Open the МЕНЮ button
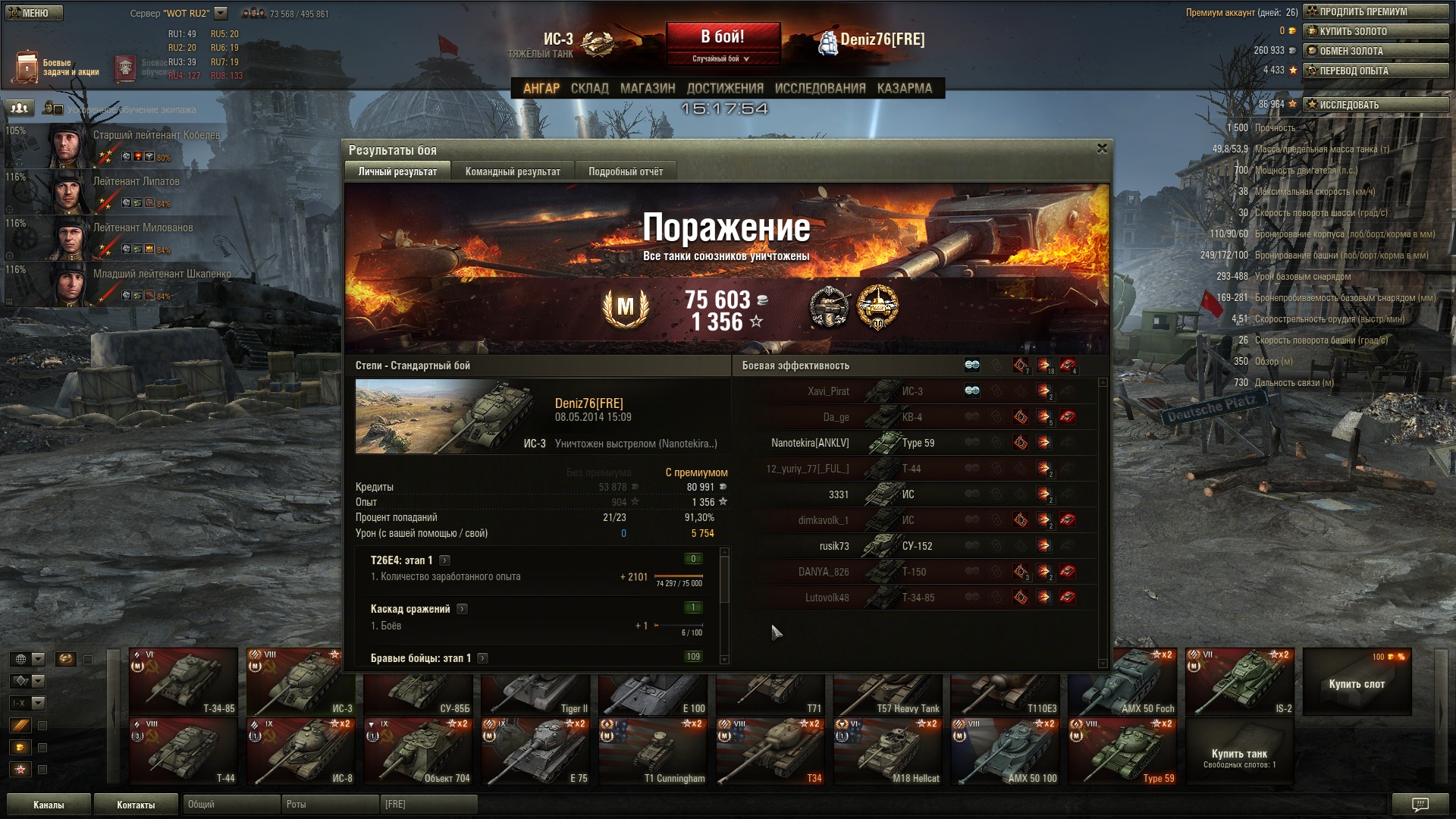1456x819 pixels. 33,13
